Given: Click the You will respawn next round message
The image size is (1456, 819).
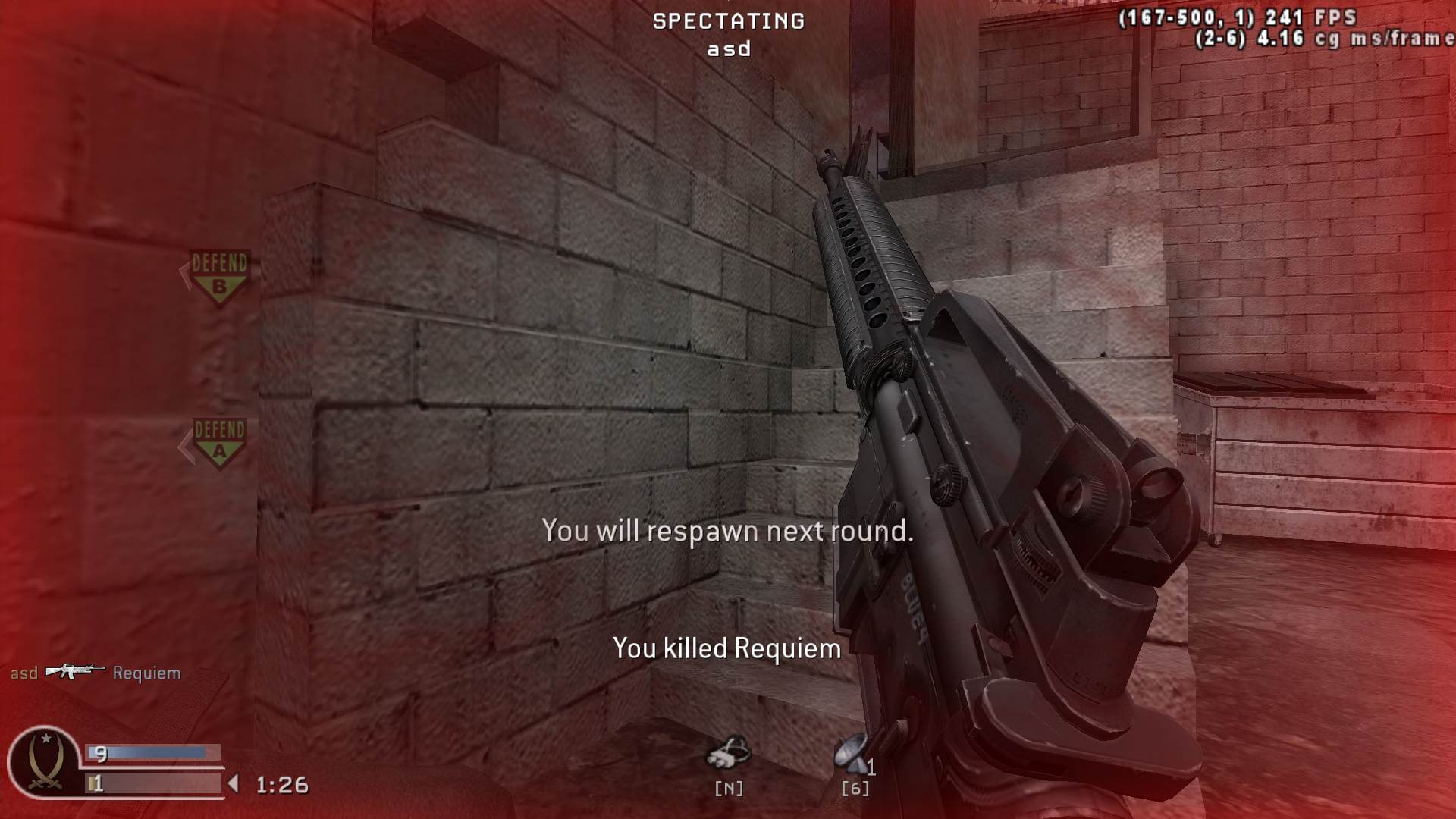Looking at the screenshot, I should (728, 531).
